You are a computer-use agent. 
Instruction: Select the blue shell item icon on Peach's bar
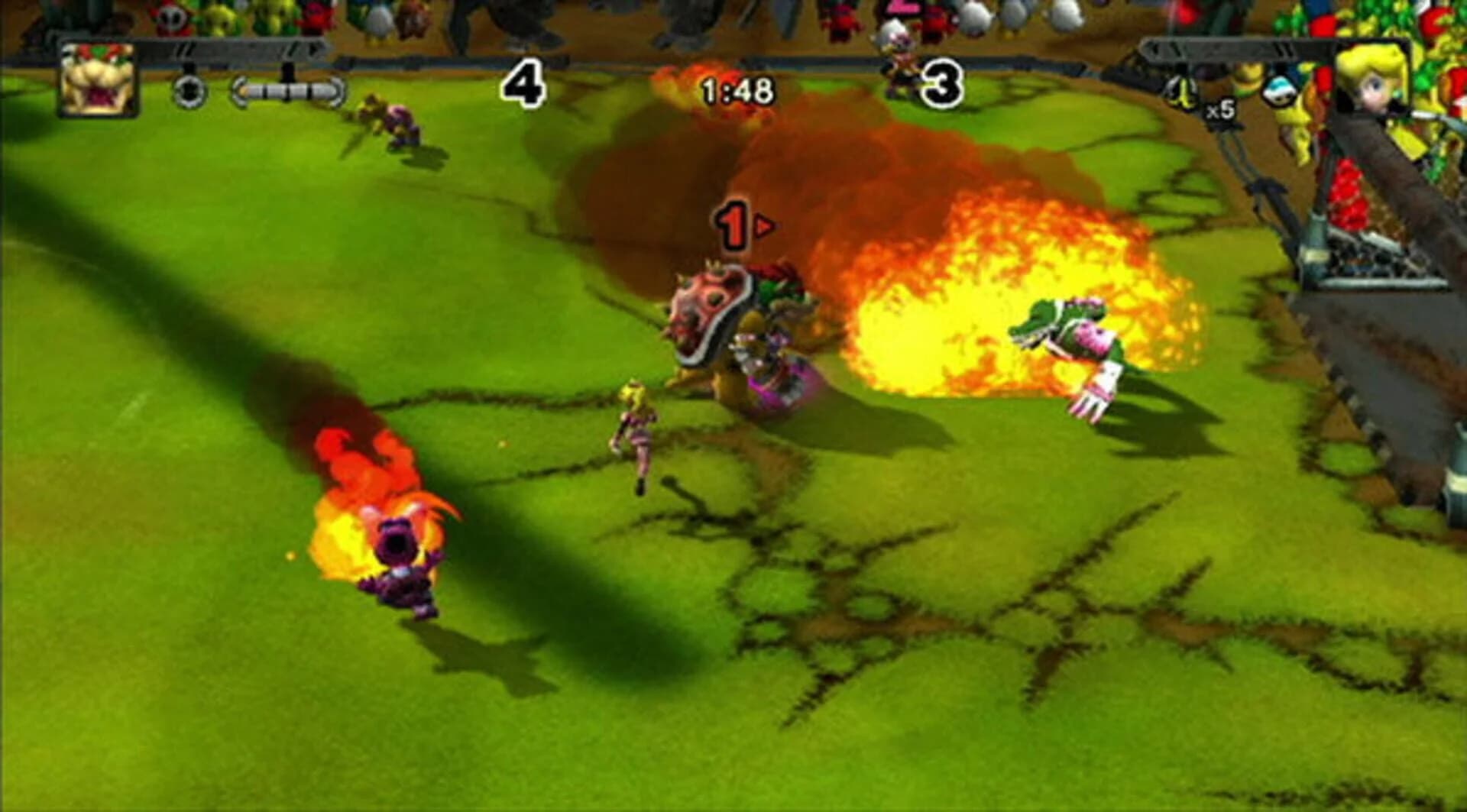(x=1278, y=92)
